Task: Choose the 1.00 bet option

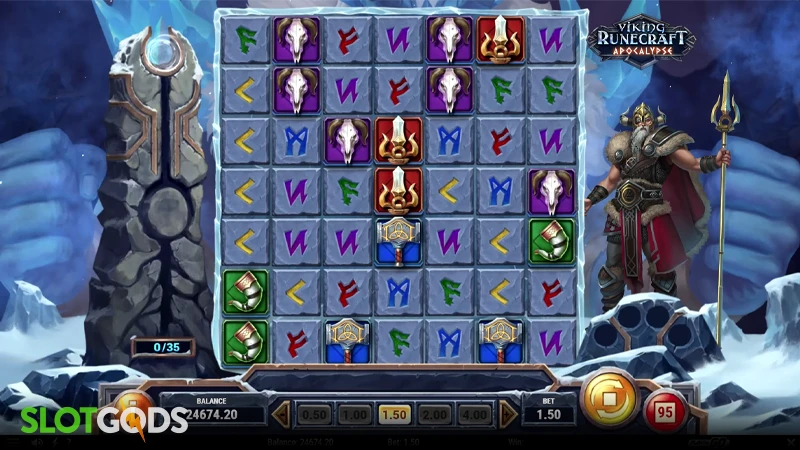Action: coord(354,414)
